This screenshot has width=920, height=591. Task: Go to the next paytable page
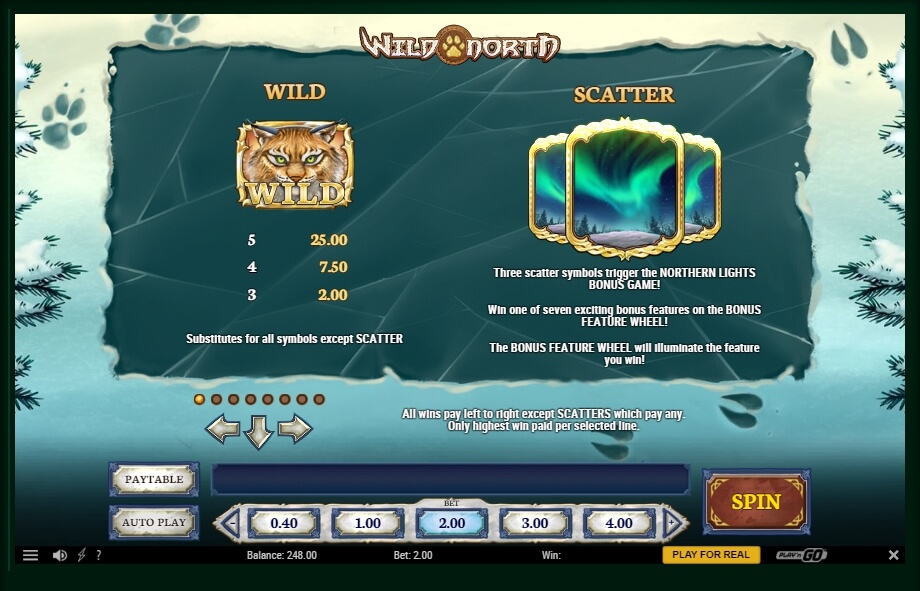tap(295, 429)
